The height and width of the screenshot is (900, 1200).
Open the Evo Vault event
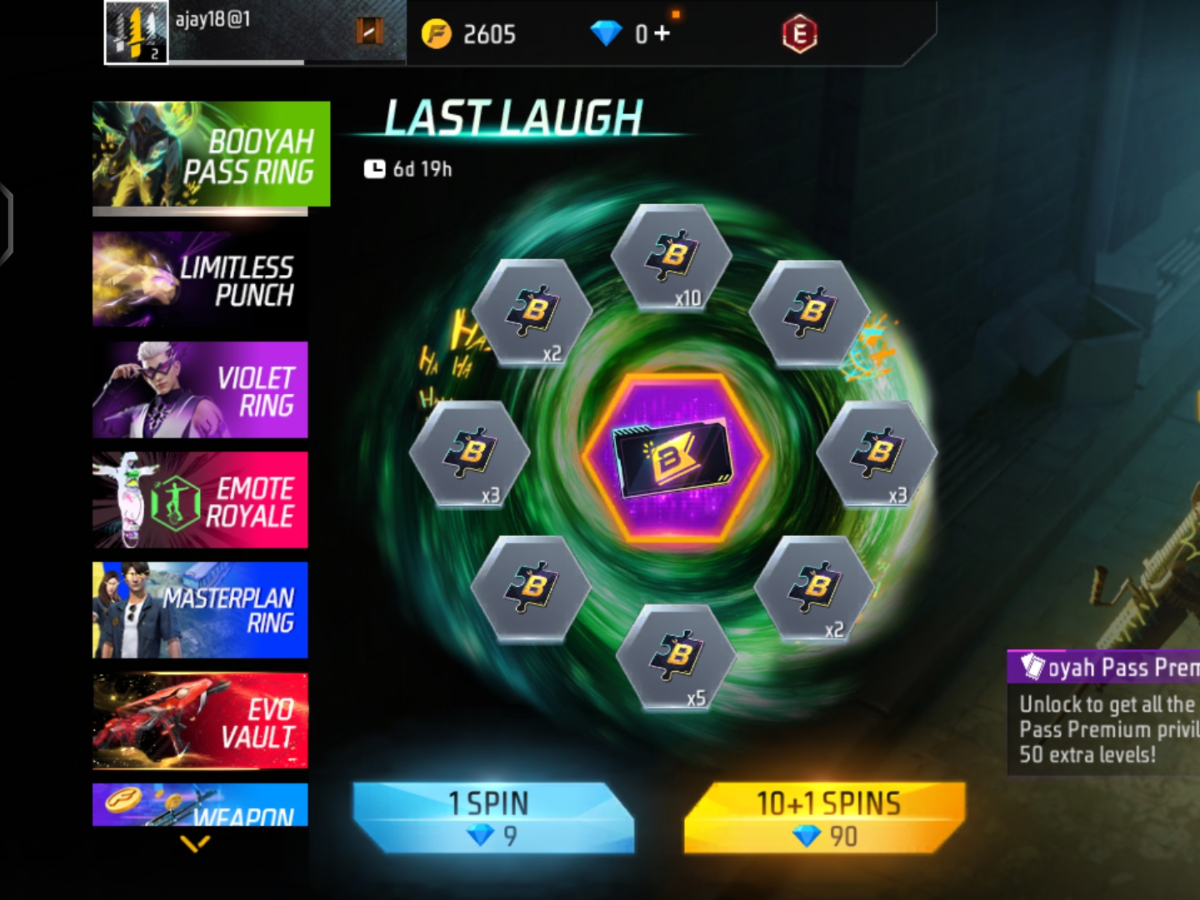(200, 720)
